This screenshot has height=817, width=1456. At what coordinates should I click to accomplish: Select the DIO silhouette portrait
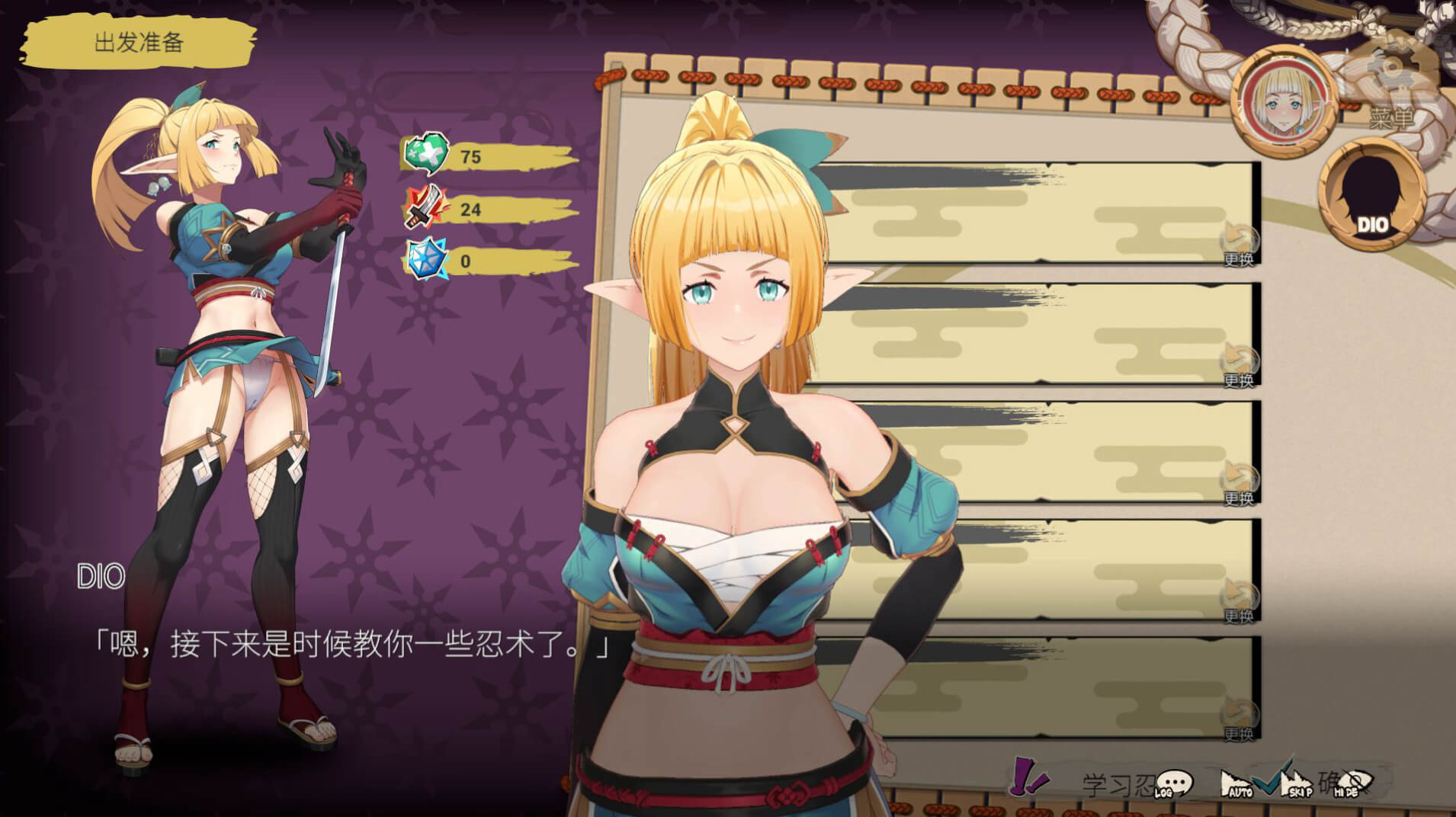(x=1371, y=195)
